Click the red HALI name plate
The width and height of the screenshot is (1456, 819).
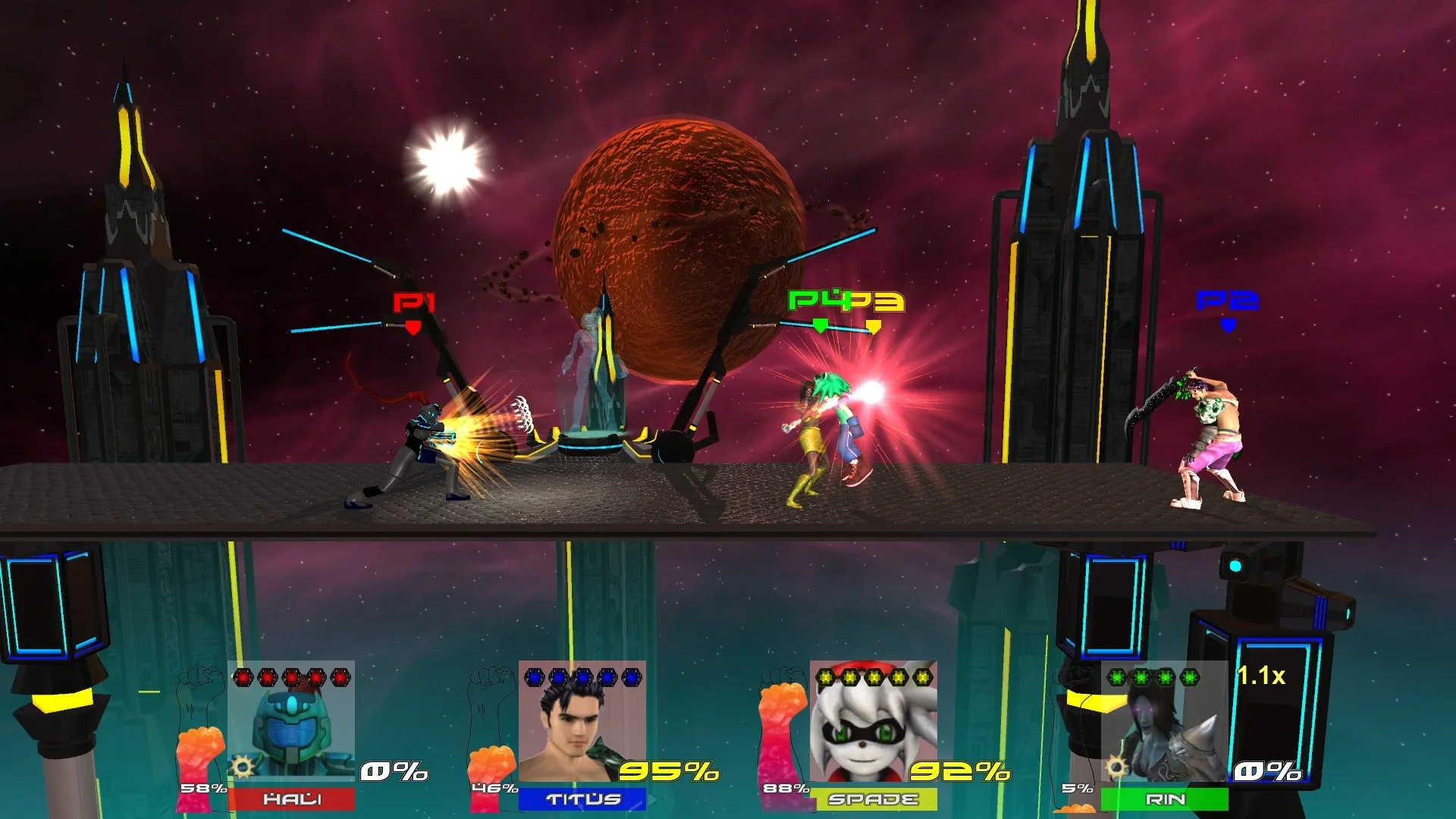click(x=291, y=799)
